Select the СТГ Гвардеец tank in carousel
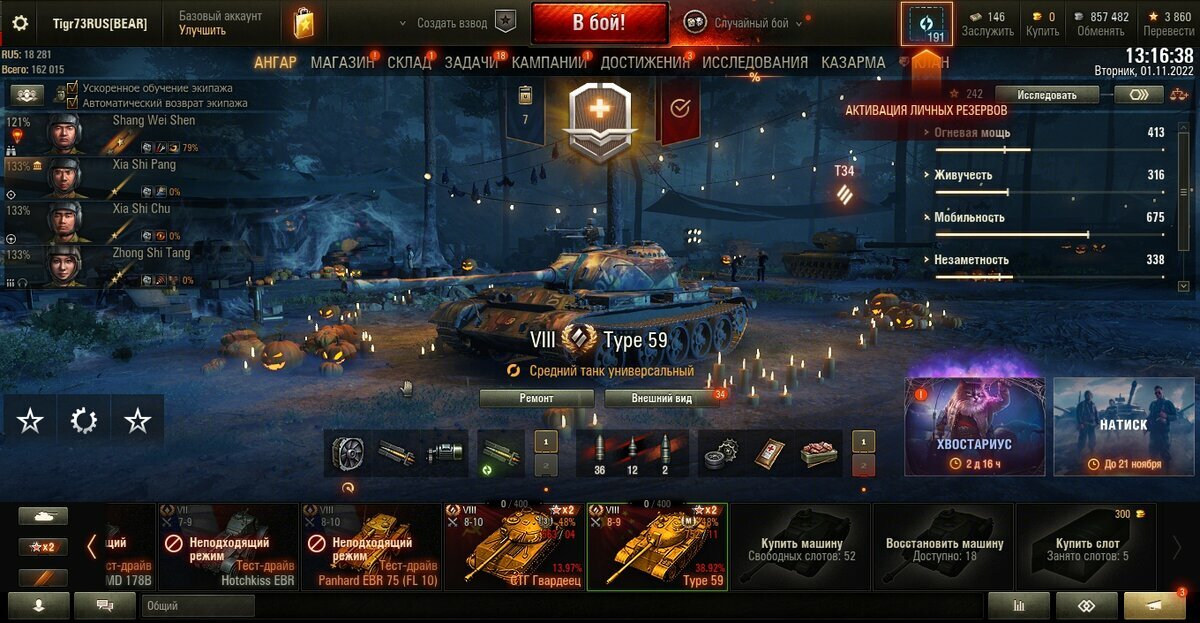The width and height of the screenshot is (1200, 623). point(514,546)
